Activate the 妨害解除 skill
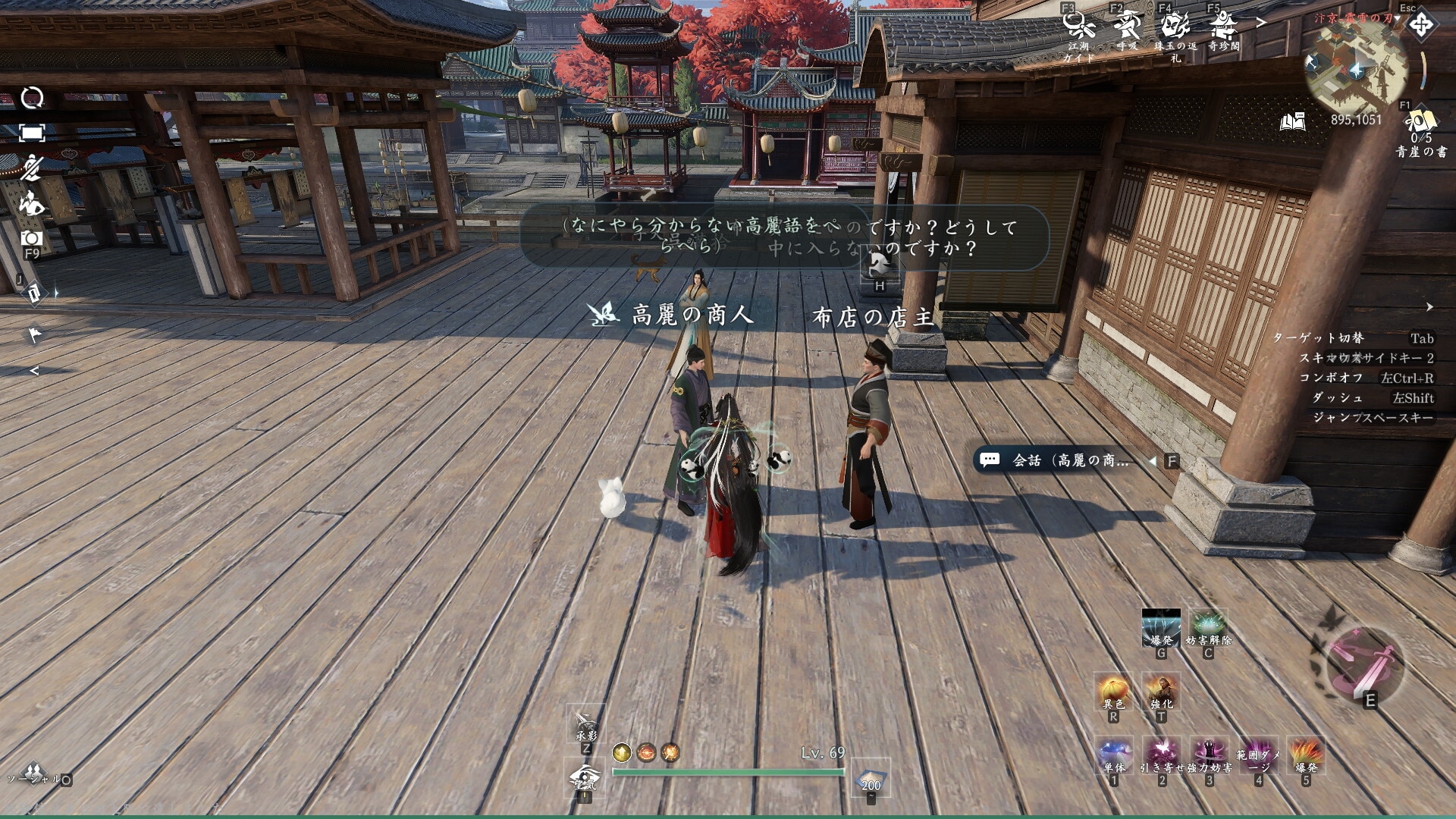Image resolution: width=1456 pixels, height=819 pixels. click(x=1208, y=627)
